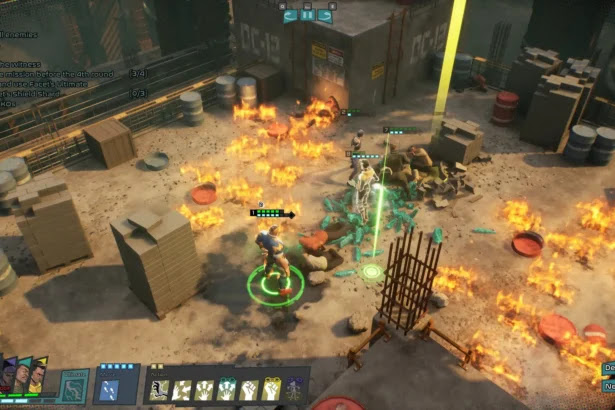Activate the purple robot figure ability

[292, 389]
